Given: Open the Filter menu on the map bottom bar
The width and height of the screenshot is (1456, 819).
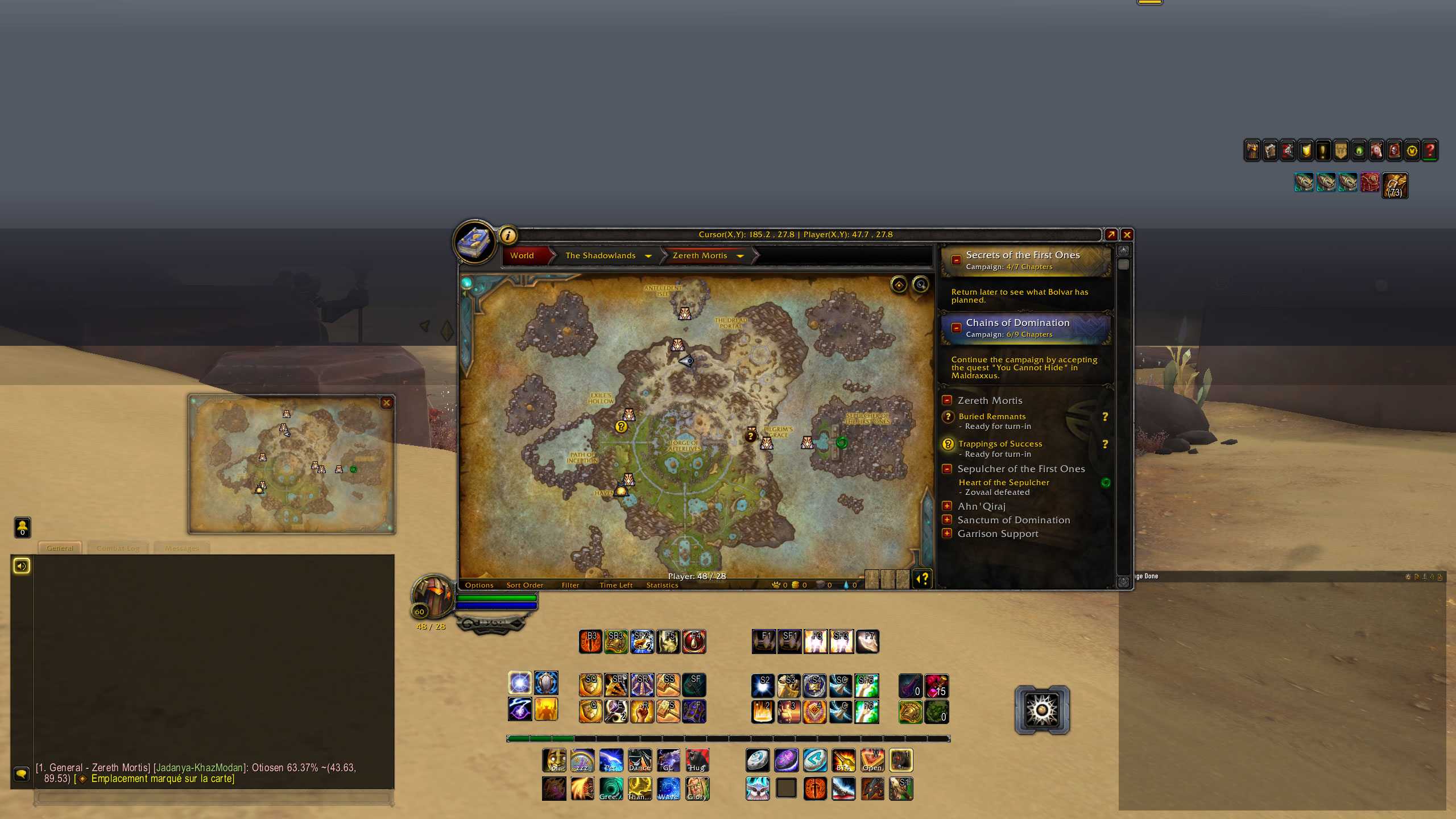Looking at the screenshot, I should click(570, 585).
